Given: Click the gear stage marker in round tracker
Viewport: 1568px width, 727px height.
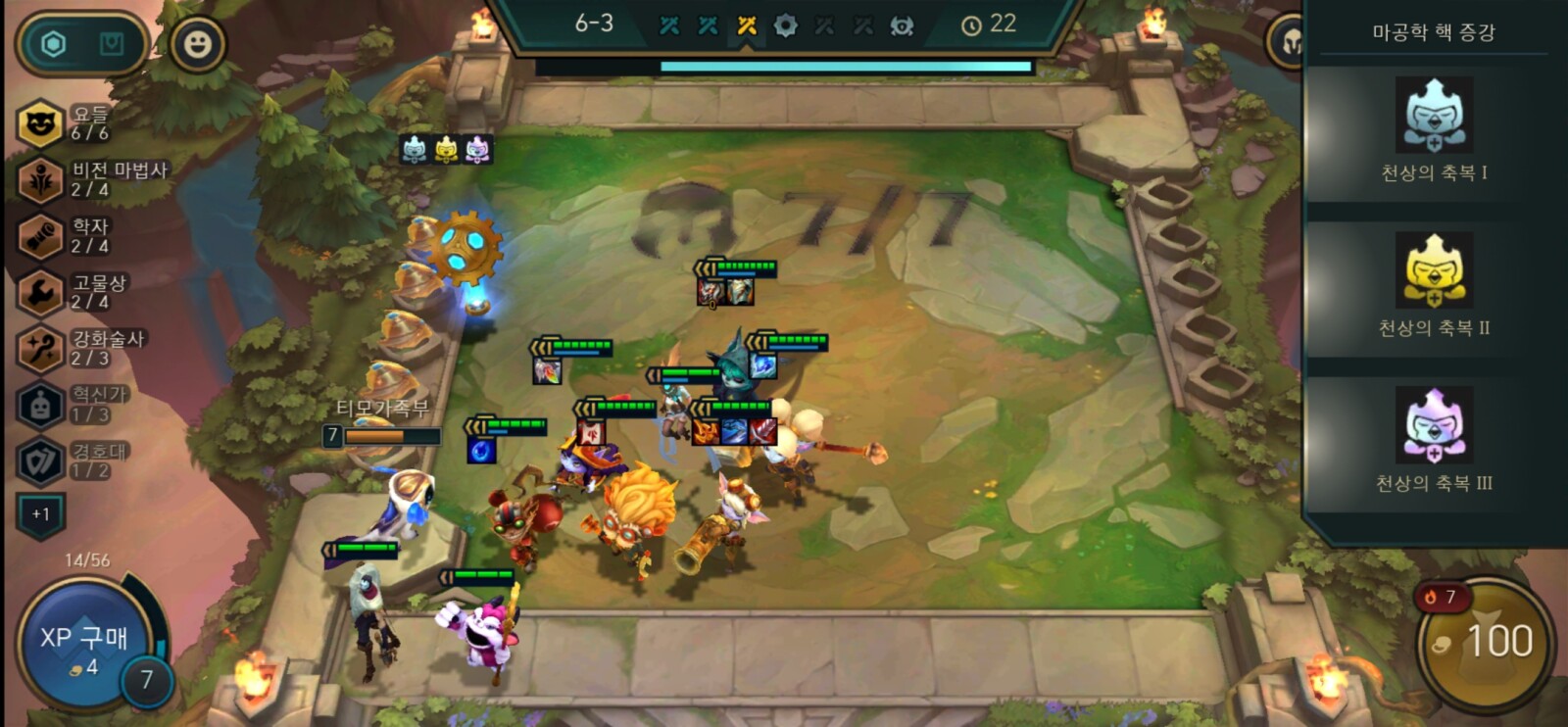Looking at the screenshot, I should (785, 25).
